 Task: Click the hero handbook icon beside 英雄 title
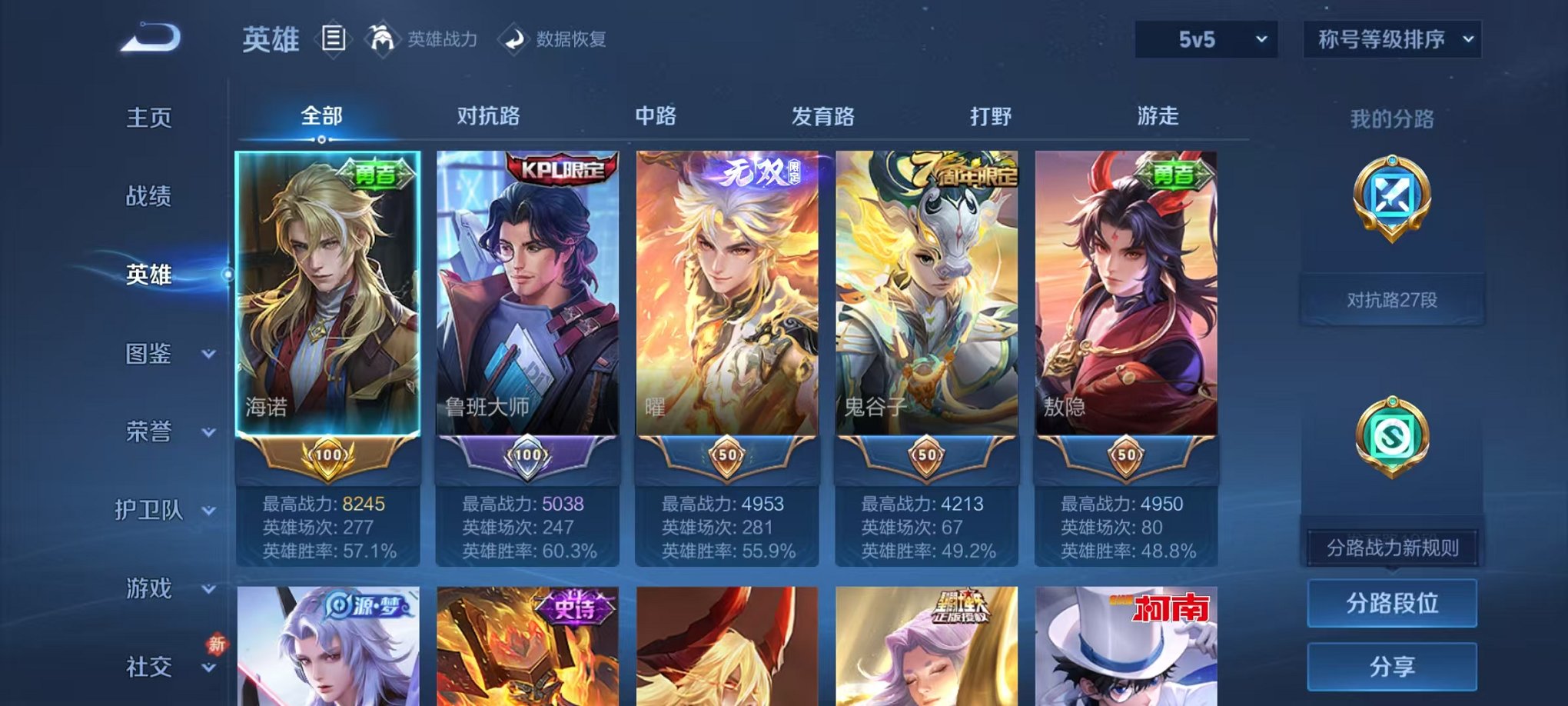(x=334, y=38)
